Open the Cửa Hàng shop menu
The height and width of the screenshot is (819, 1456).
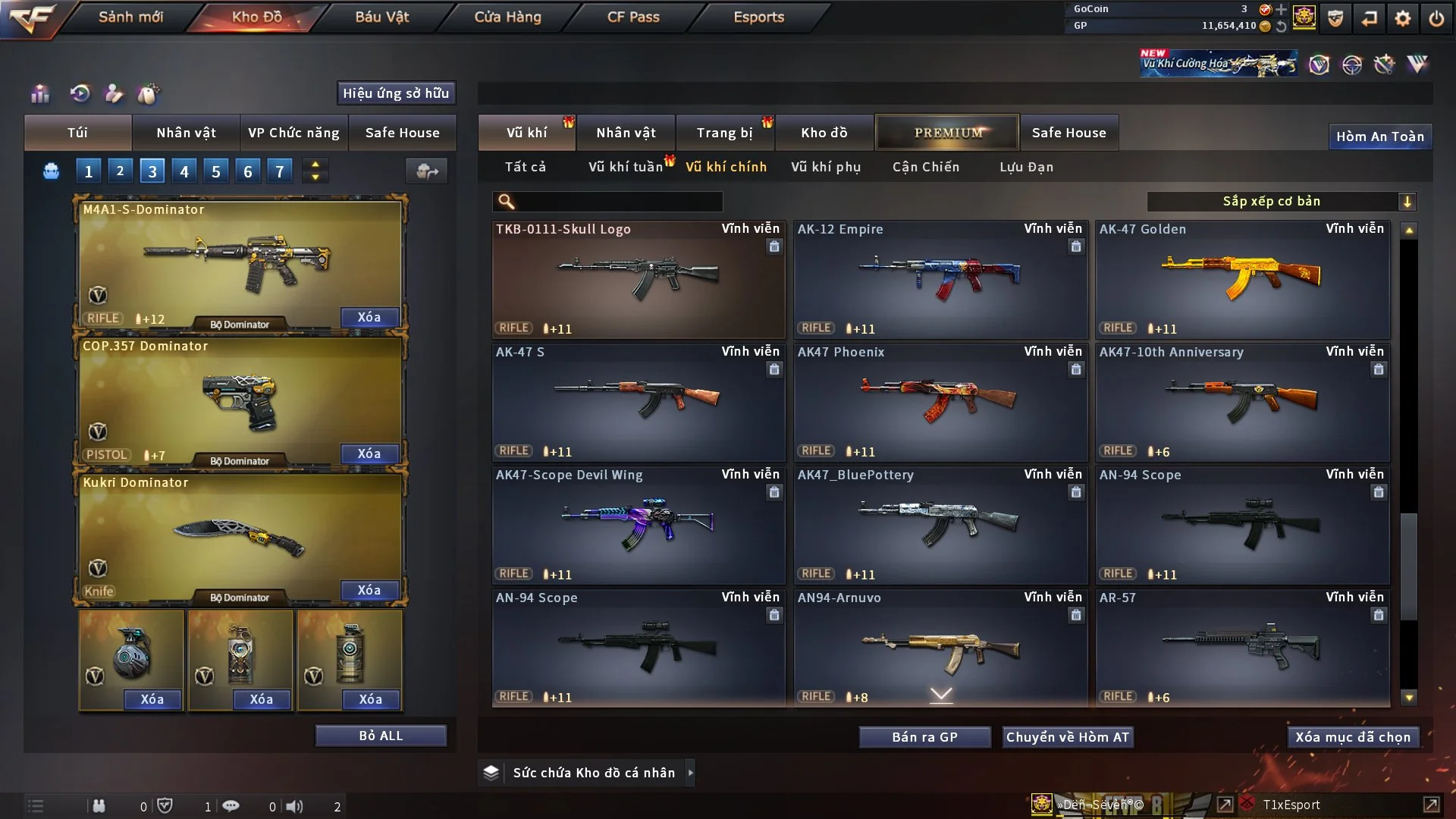[x=507, y=17]
